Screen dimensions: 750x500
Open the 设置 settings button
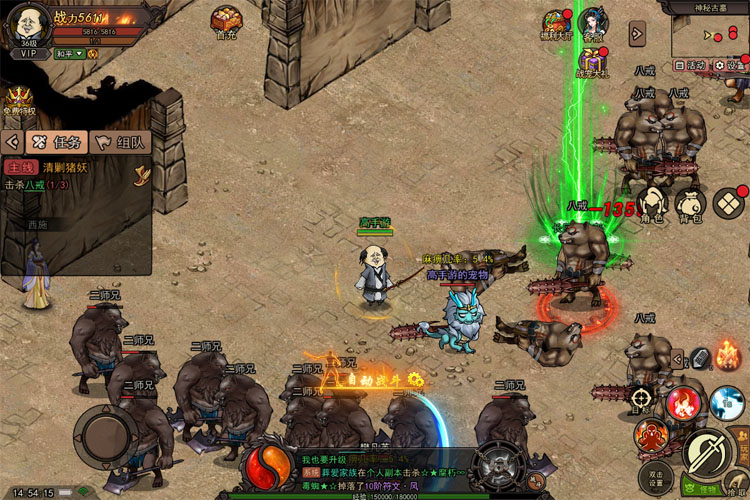tap(731, 65)
